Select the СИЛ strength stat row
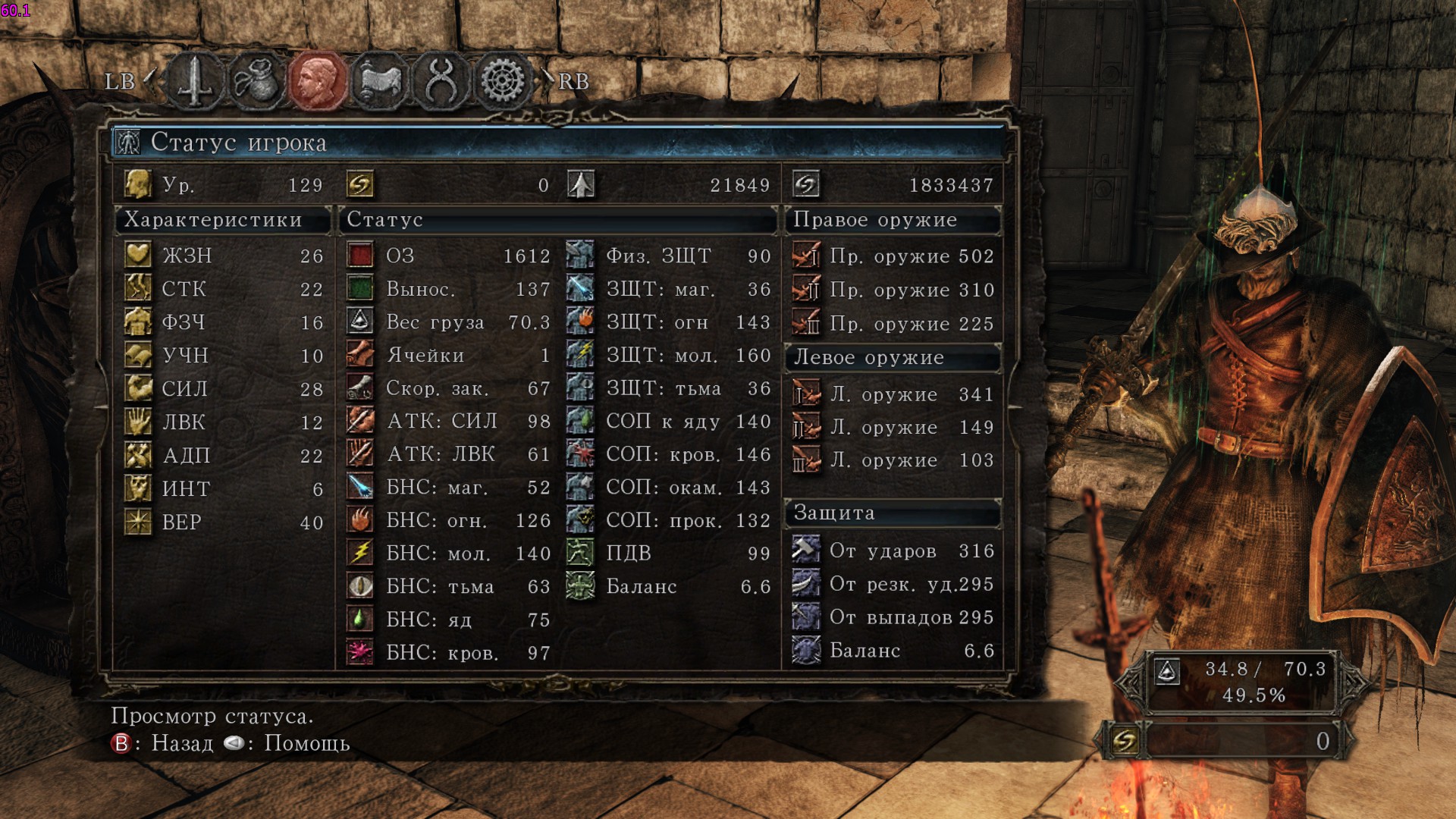 point(224,389)
